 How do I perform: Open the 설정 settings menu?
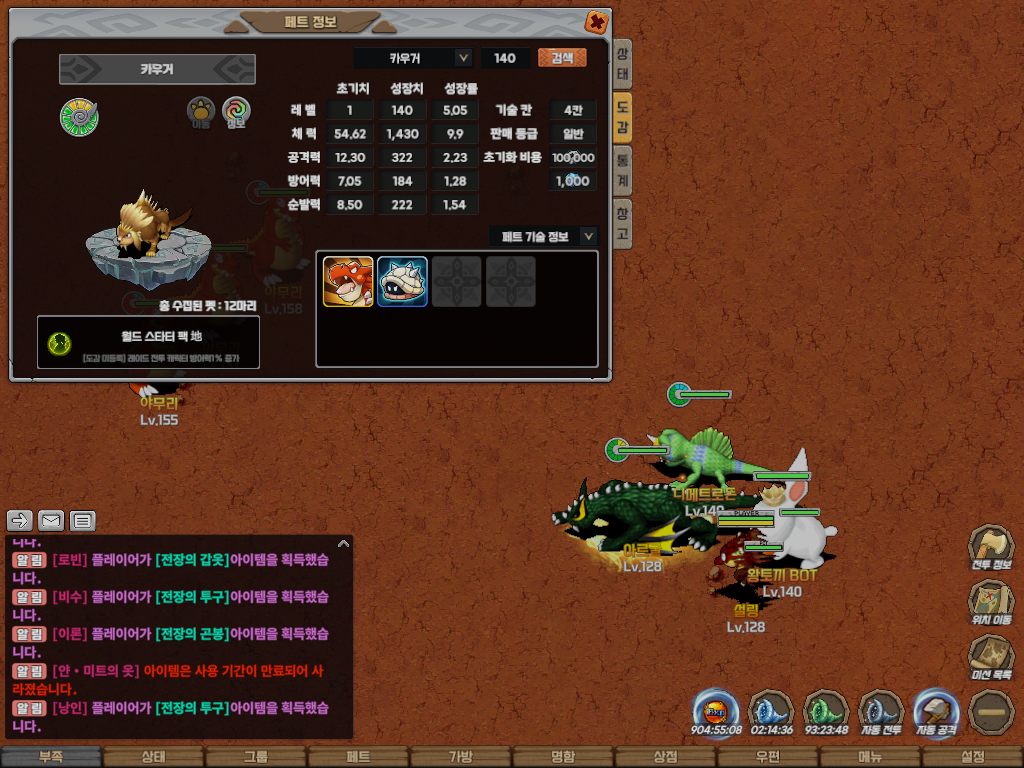972,757
